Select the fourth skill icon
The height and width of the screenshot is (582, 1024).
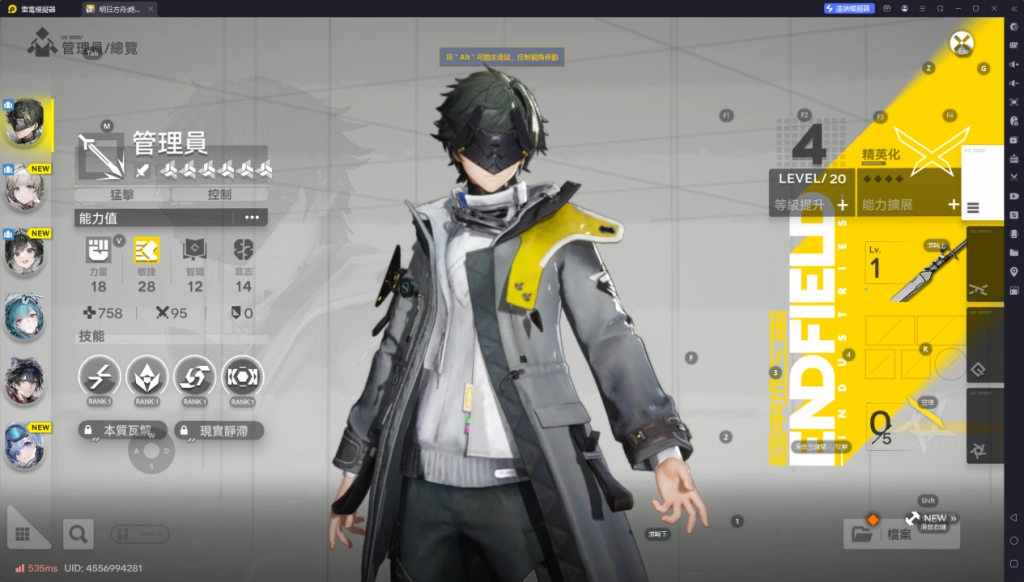(x=242, y=376)
